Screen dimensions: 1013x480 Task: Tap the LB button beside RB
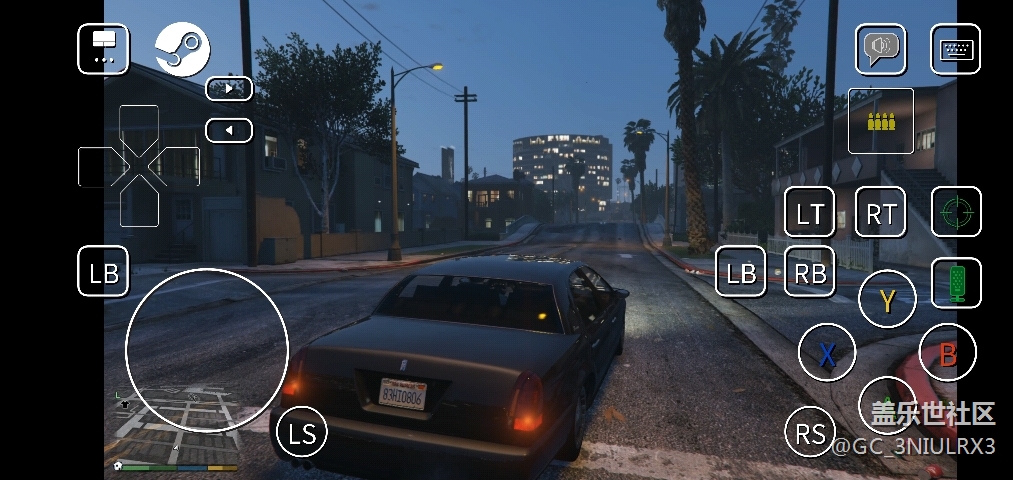point(741,272)
